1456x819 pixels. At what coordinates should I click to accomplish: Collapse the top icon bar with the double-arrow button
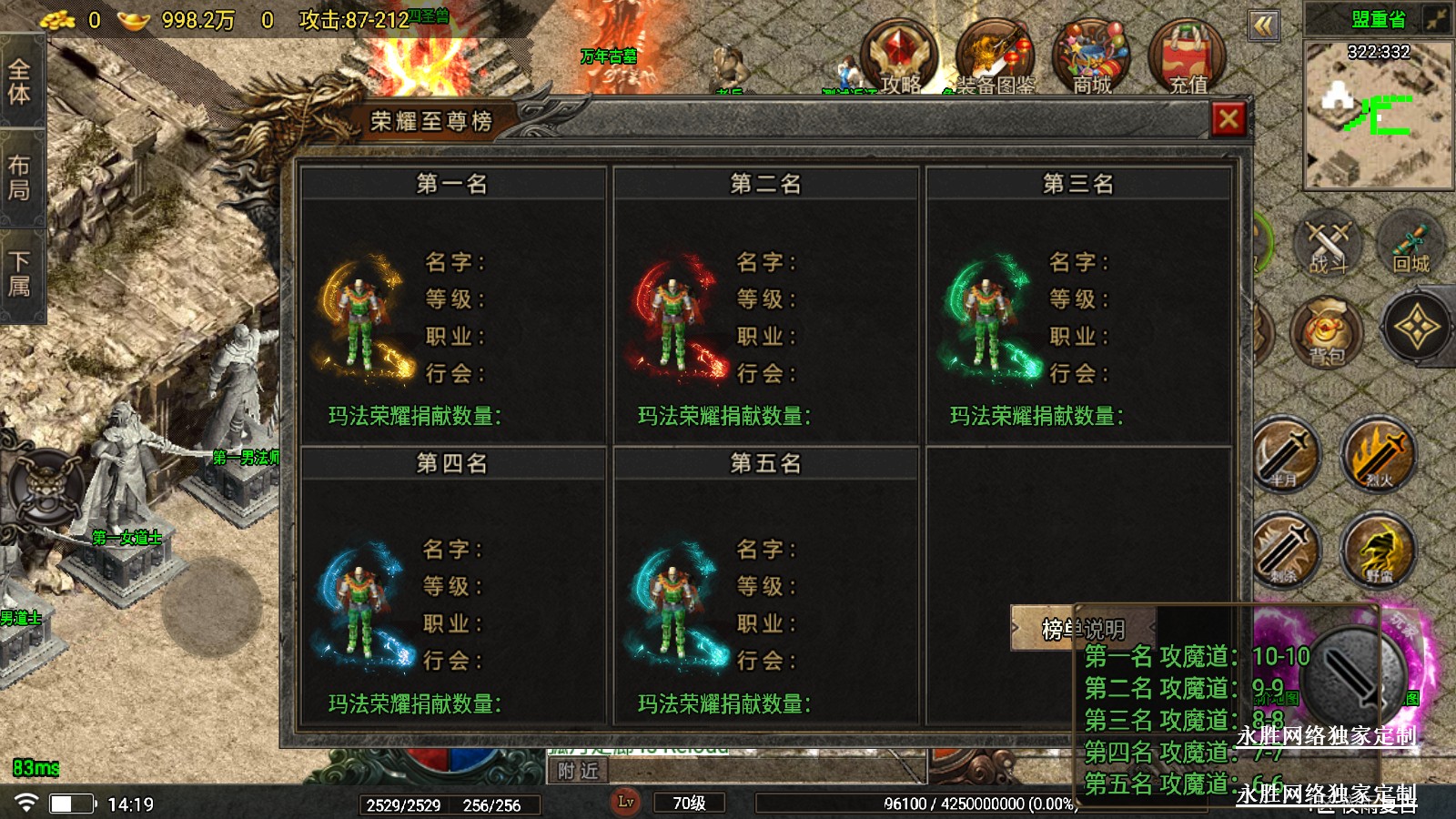point(1264,25)
